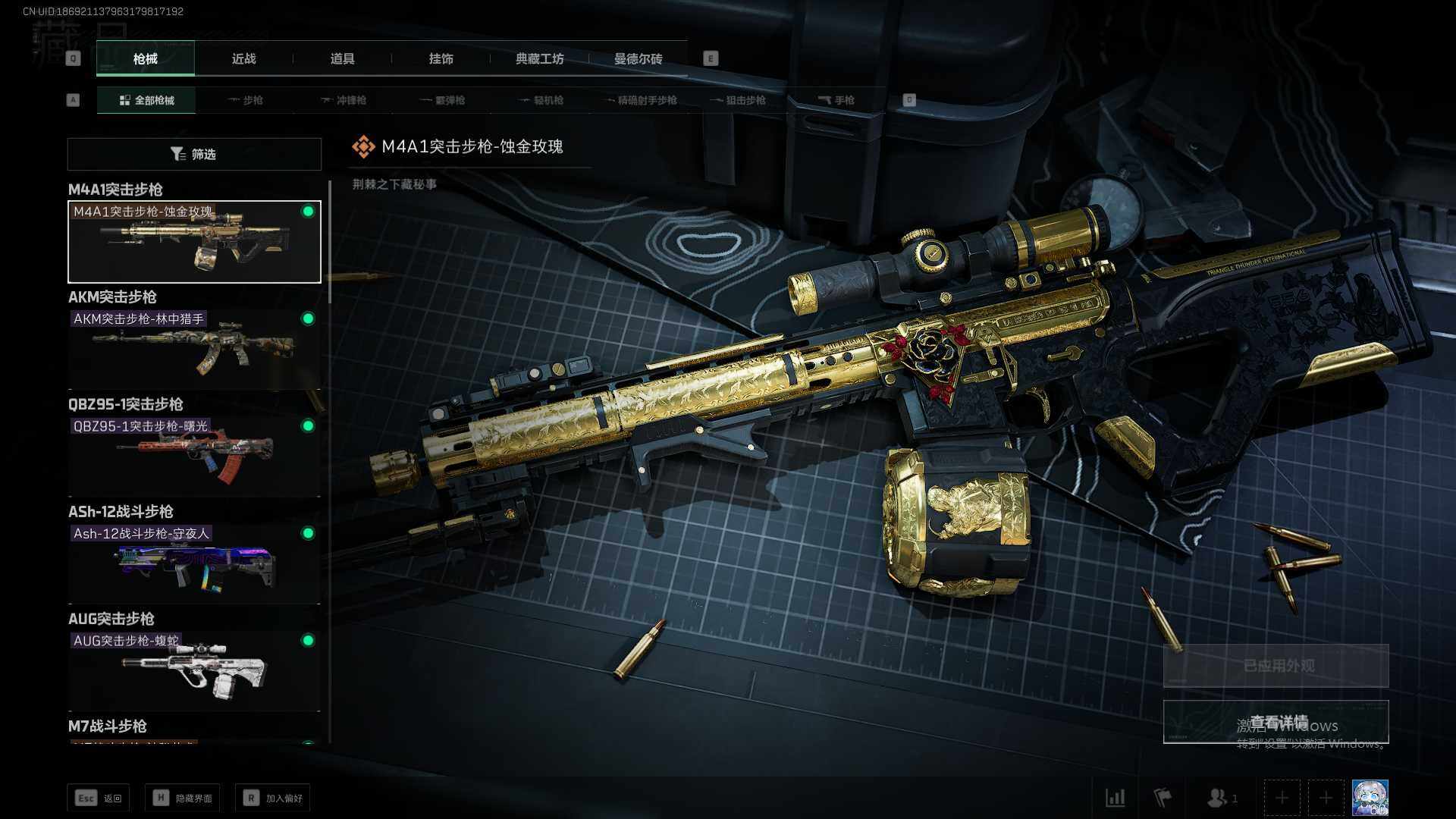Screen dimensions: 1456x819
Task: Click the 查看详情 view details button
Action: pyautogui.click(x=1276, y=722)
